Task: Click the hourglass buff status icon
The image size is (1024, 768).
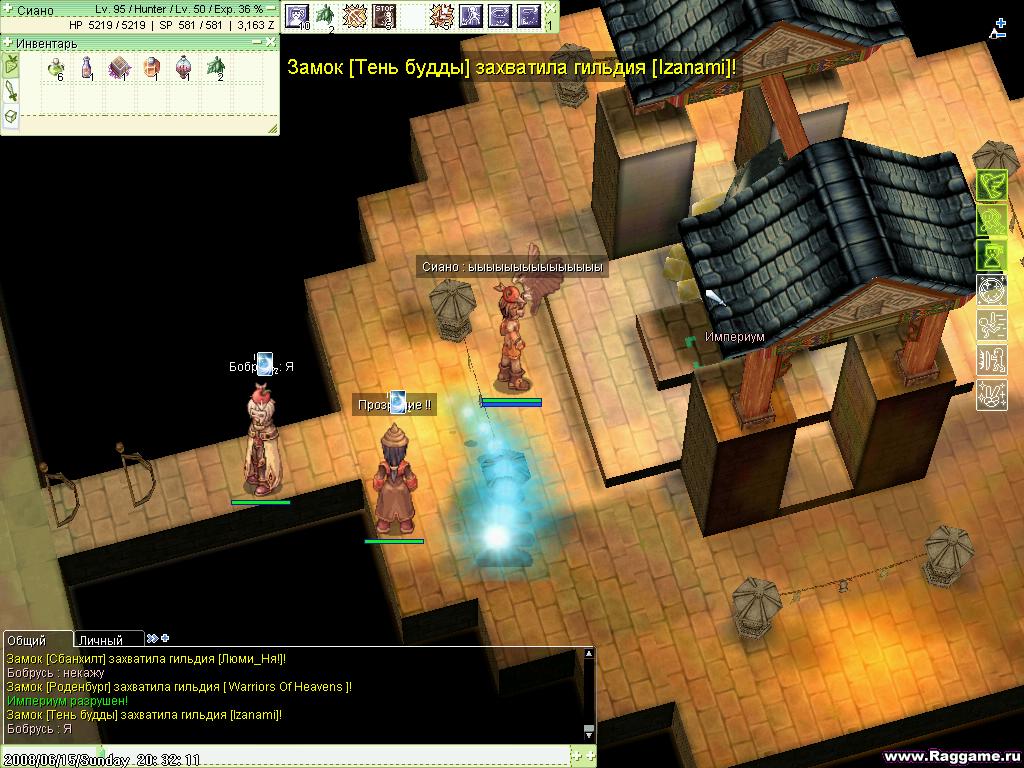Action: click(991, 254)
